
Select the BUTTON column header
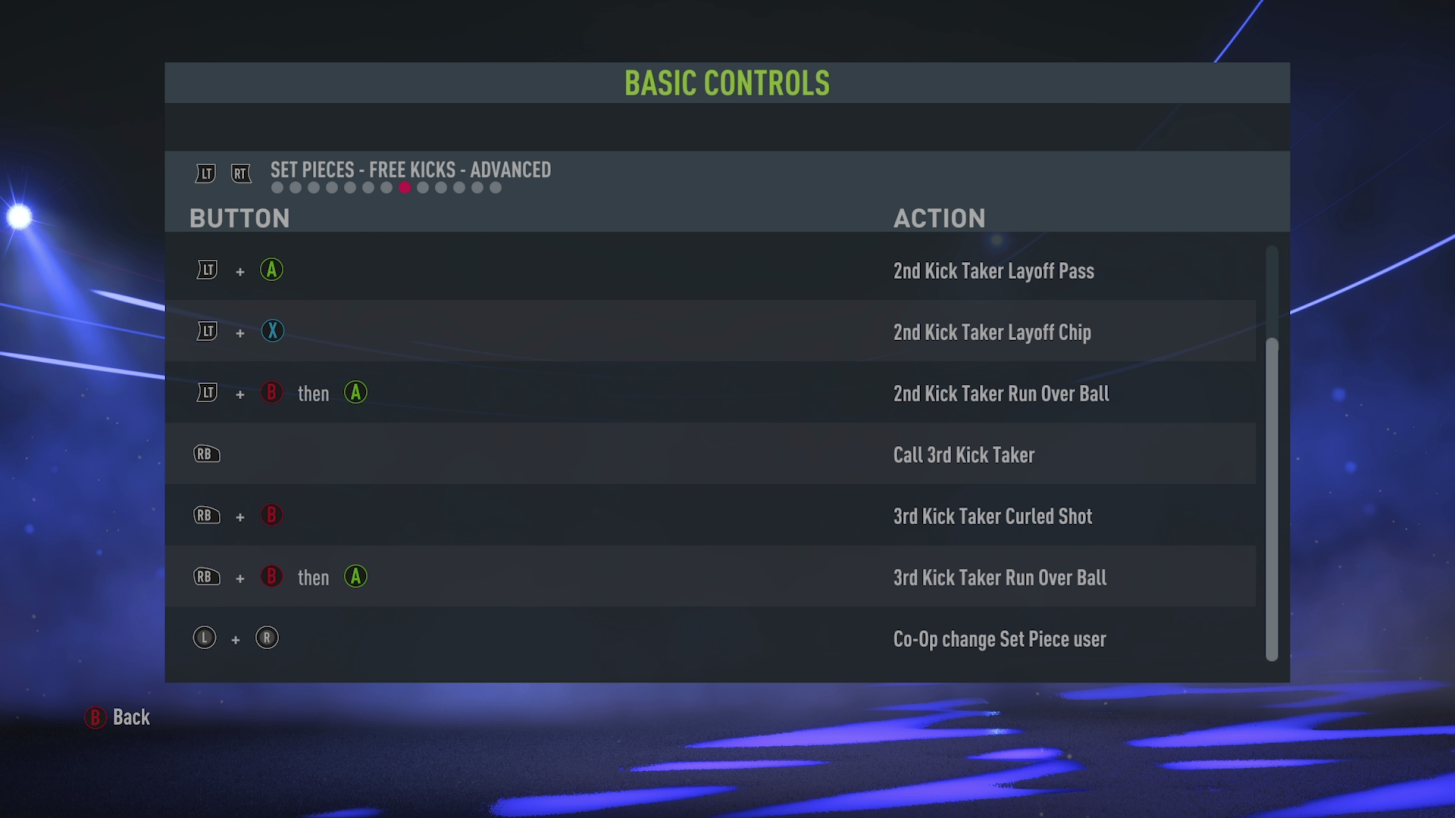[x=239, y=218]
